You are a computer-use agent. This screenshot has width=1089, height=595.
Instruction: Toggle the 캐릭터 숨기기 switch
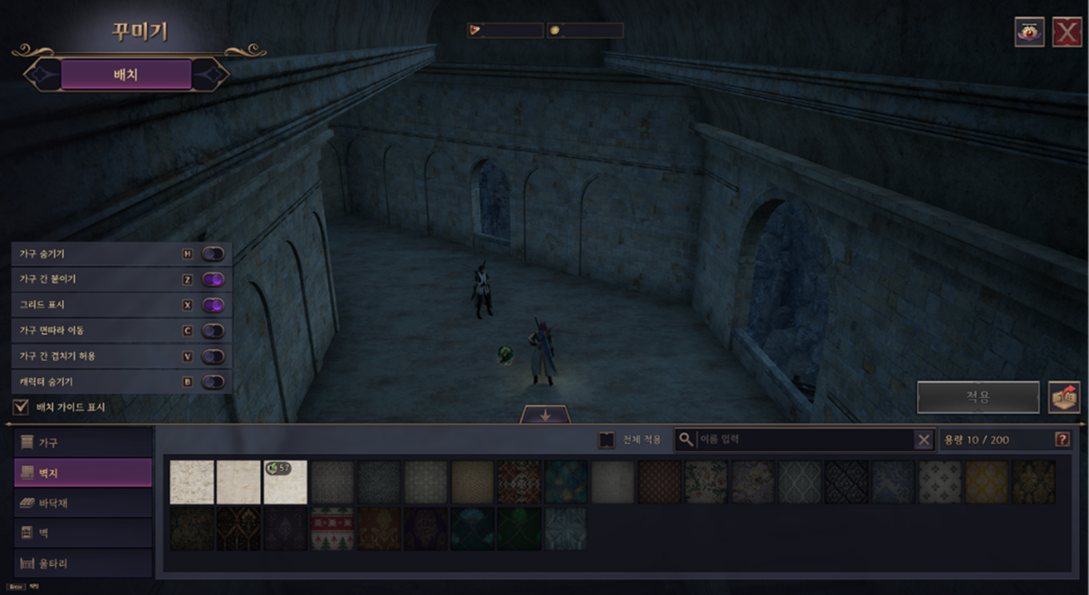[x=213, y=382]
